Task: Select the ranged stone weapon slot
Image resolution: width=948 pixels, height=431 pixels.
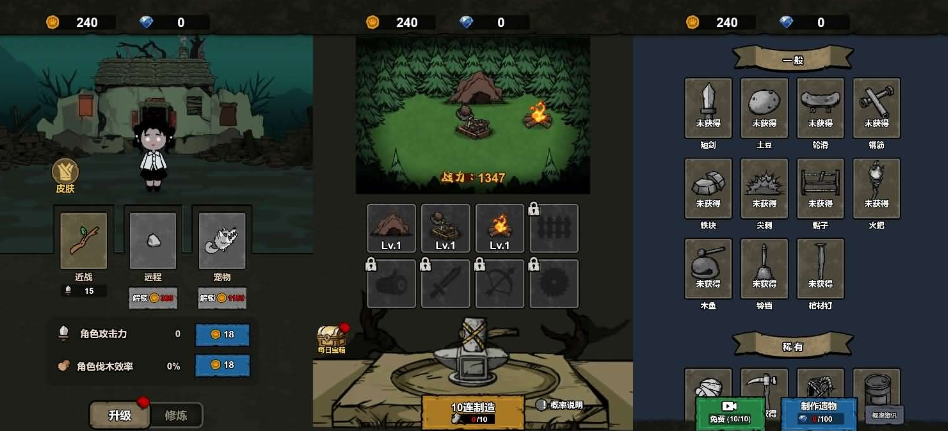Action: click(153, 241)
